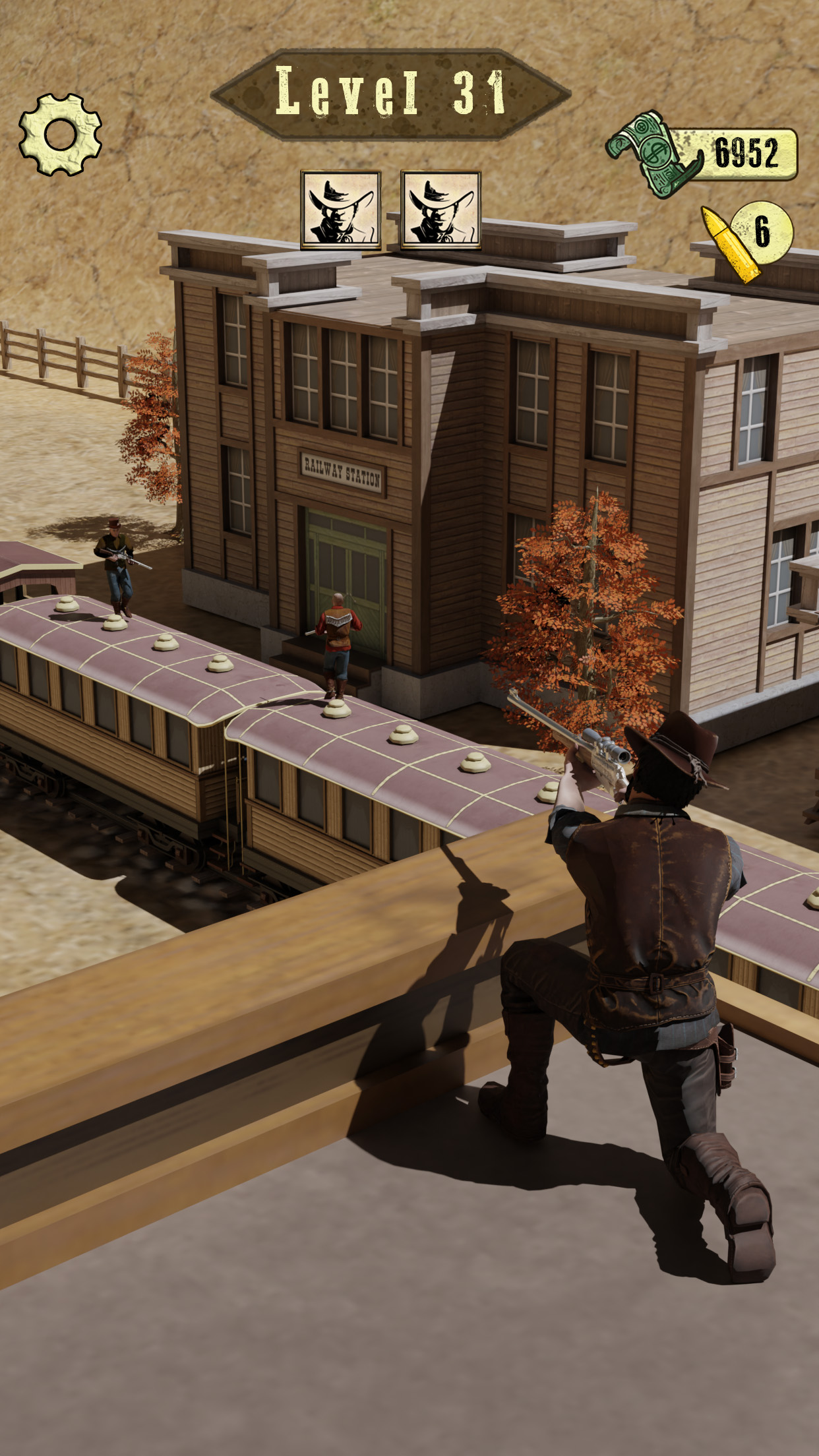Open the settings gear menu
Viewport: 819px width, 1456px height.
click(x=60, y=135)
